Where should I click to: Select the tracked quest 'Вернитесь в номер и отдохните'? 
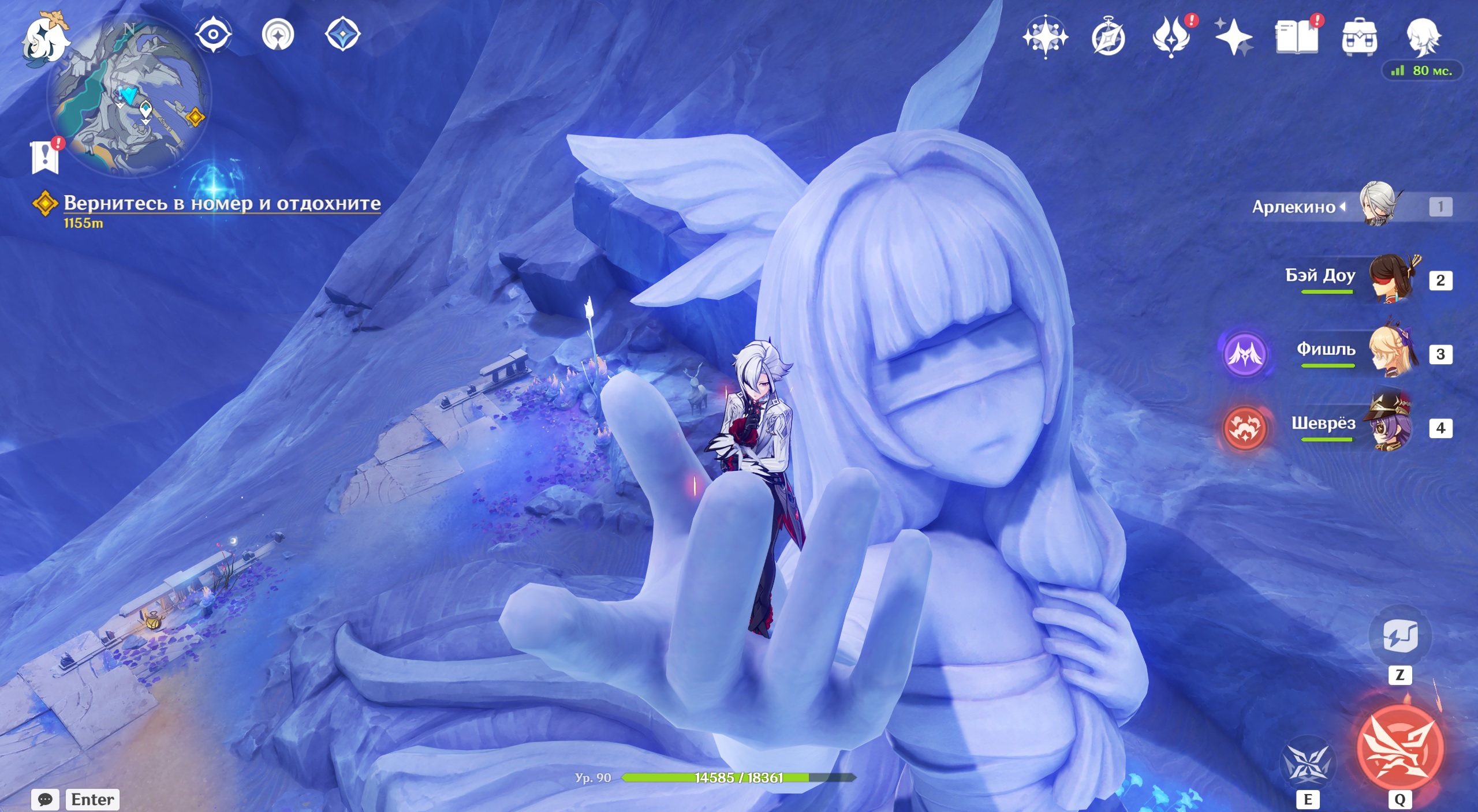pos(222,203)
